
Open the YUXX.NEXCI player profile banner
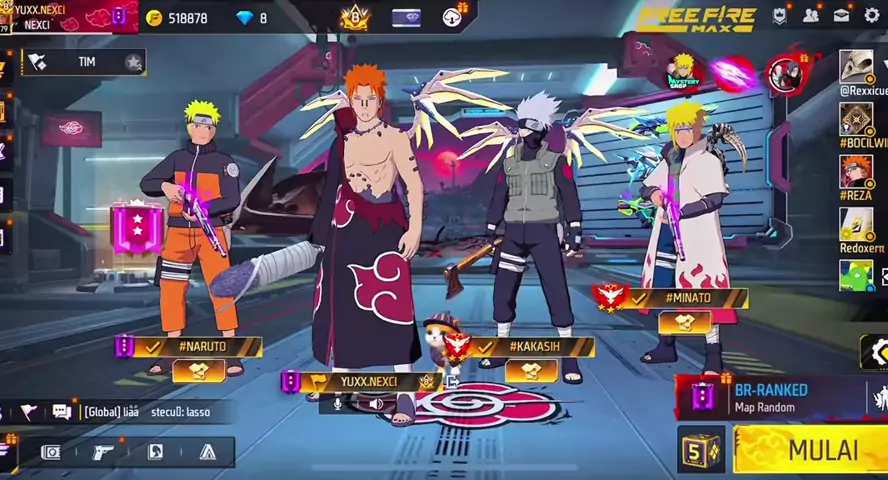60,16
